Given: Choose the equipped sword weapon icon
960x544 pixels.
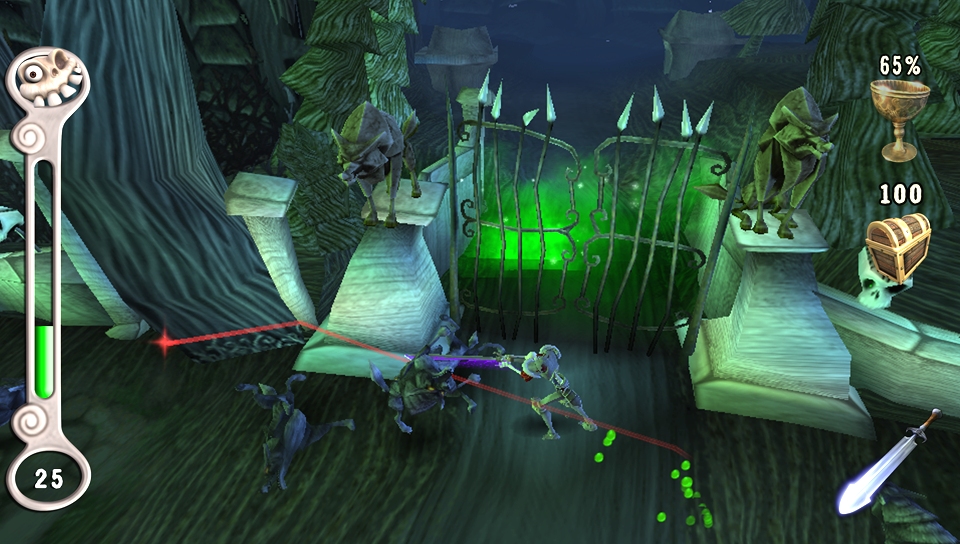Looking at the screenshot, I should tap(888, 463).
